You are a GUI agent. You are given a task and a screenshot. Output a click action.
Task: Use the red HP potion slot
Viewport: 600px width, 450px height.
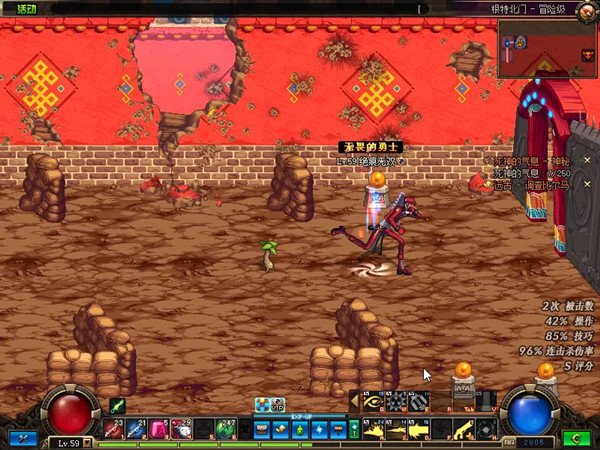pos(112,429)
